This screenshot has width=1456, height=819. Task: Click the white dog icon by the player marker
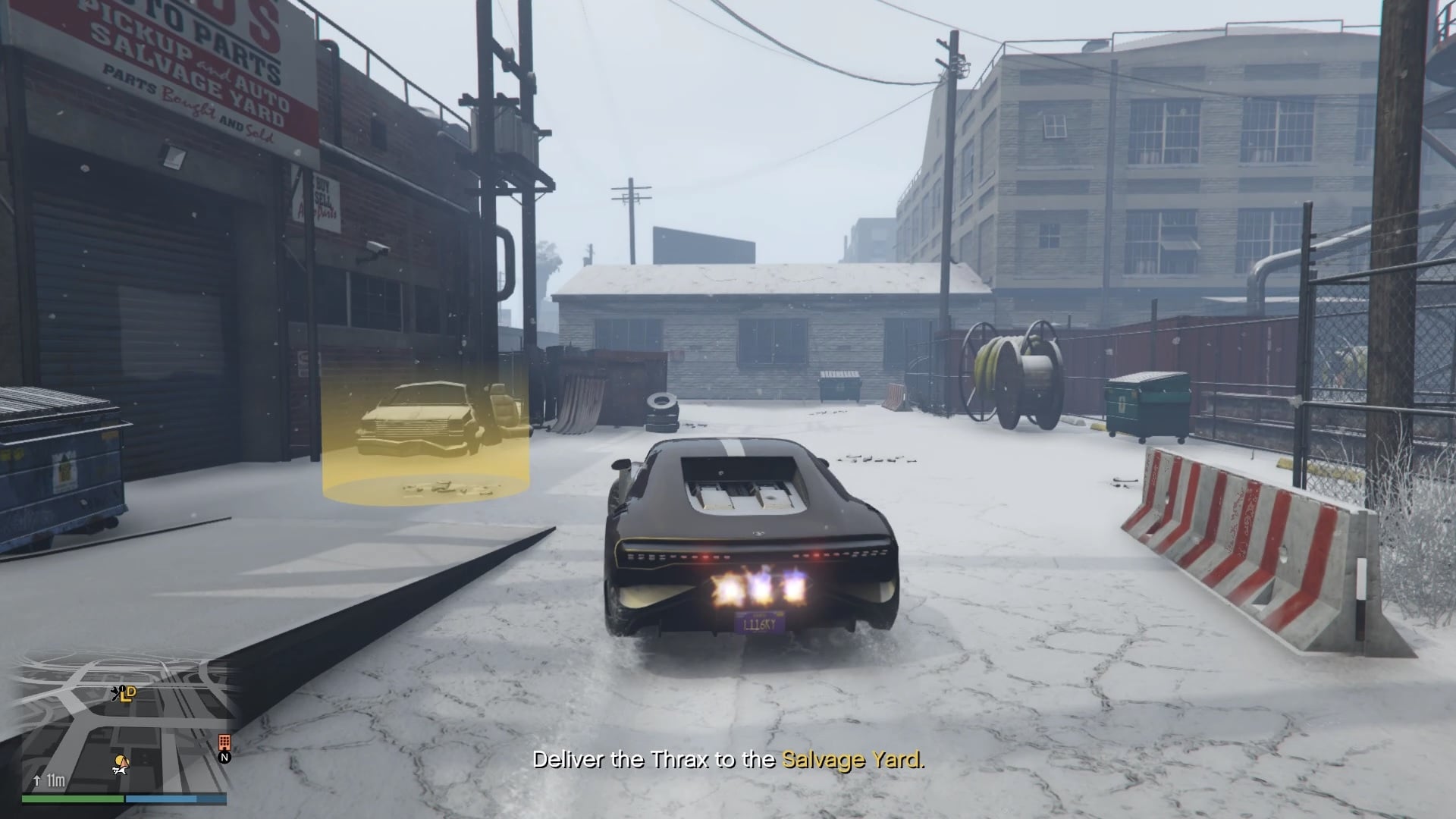(121, 771)
